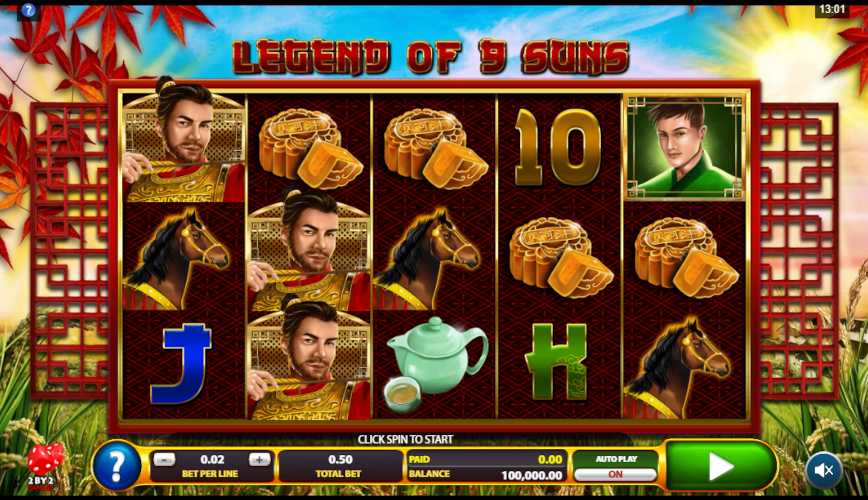Increase the bet per line with plus
868x500 pixels.
tap(260, 460)
